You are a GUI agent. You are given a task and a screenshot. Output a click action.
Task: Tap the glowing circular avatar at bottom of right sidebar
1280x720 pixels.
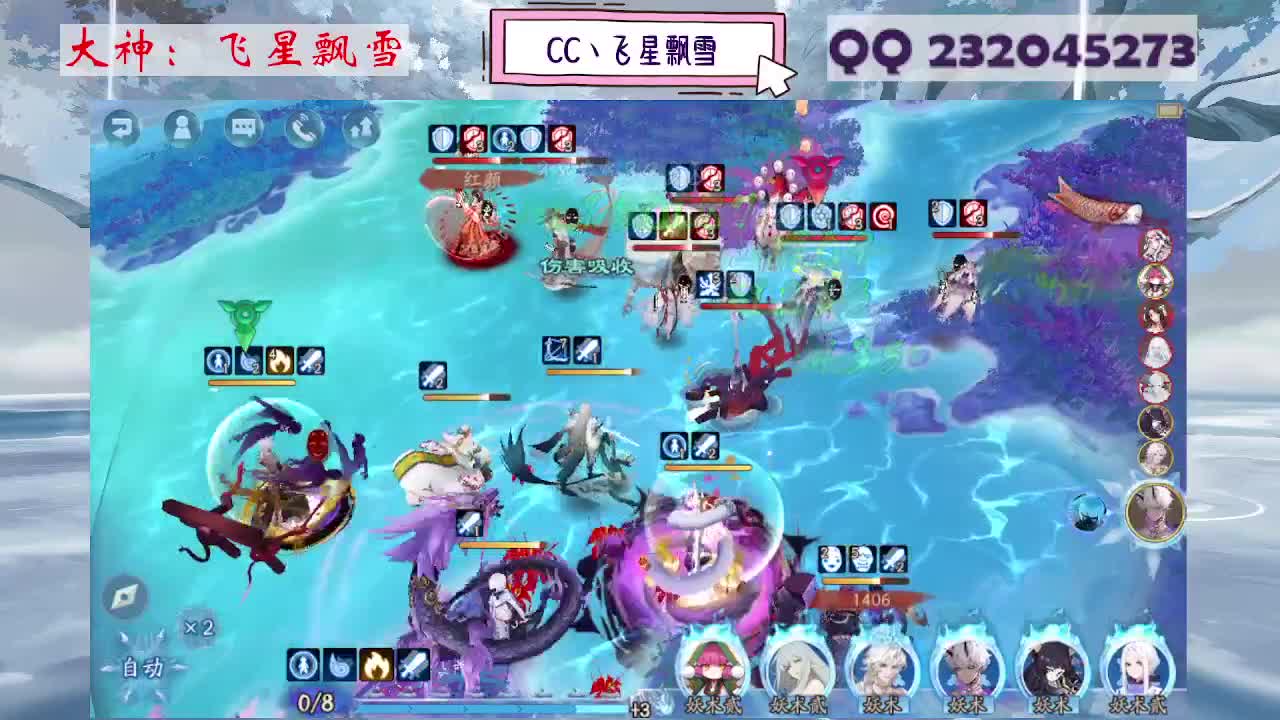pos(1155,512)
